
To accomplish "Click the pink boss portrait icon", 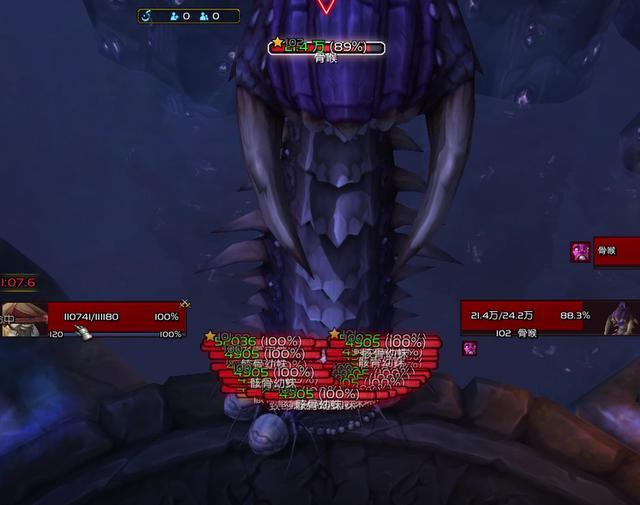I will (x=580, y=251).
